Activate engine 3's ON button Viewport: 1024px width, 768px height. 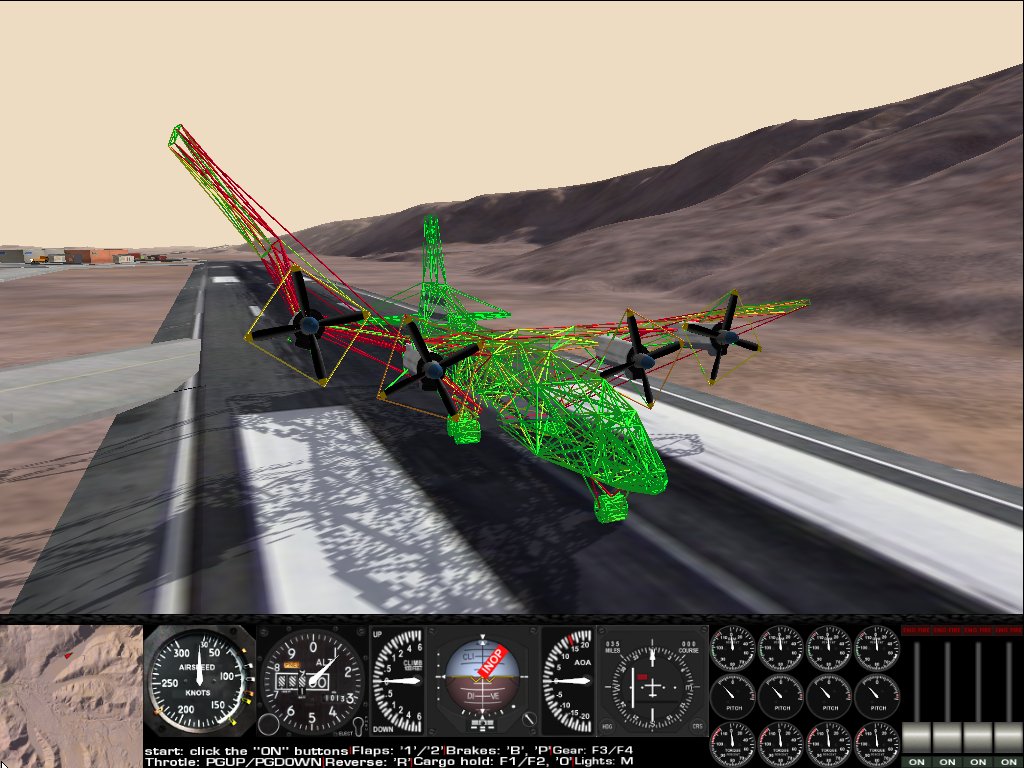click(x=978, y=762)
